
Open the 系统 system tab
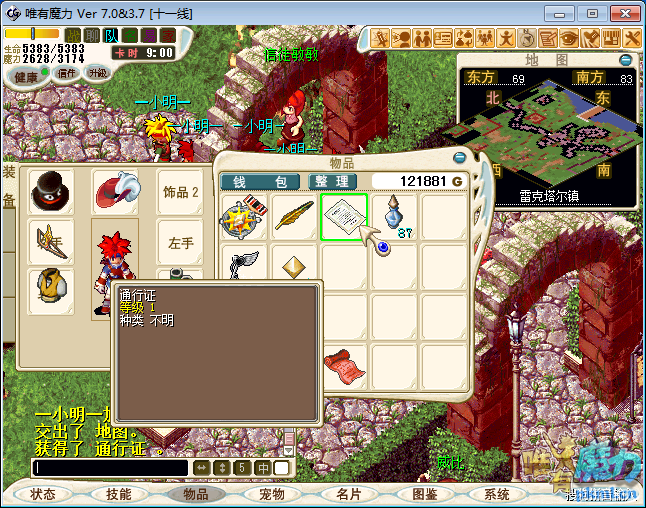tap(497, 494)
